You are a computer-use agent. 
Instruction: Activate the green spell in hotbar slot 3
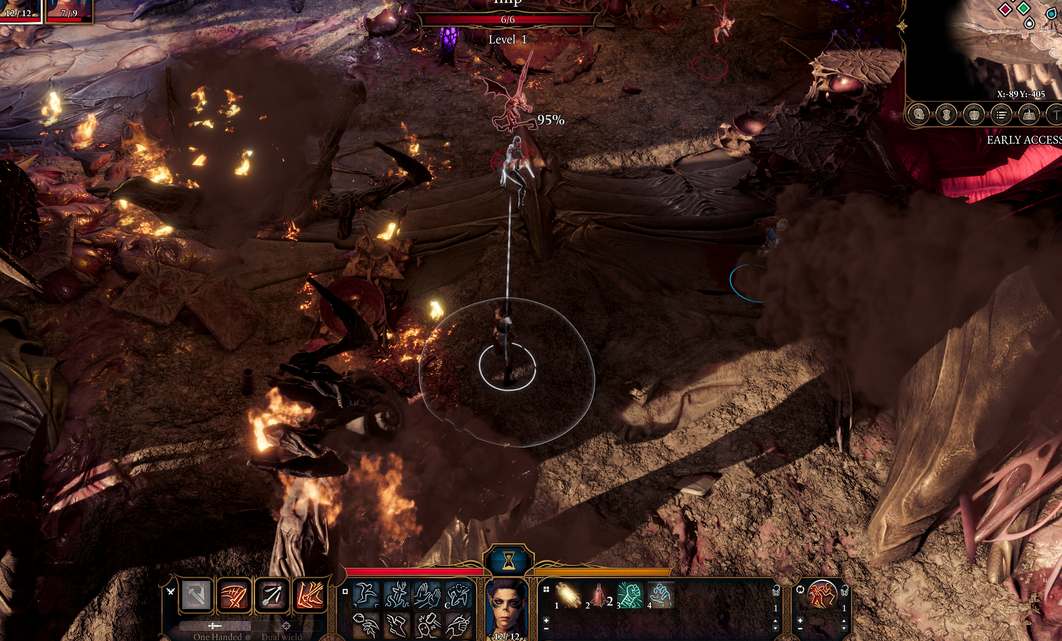click(630, 595)
